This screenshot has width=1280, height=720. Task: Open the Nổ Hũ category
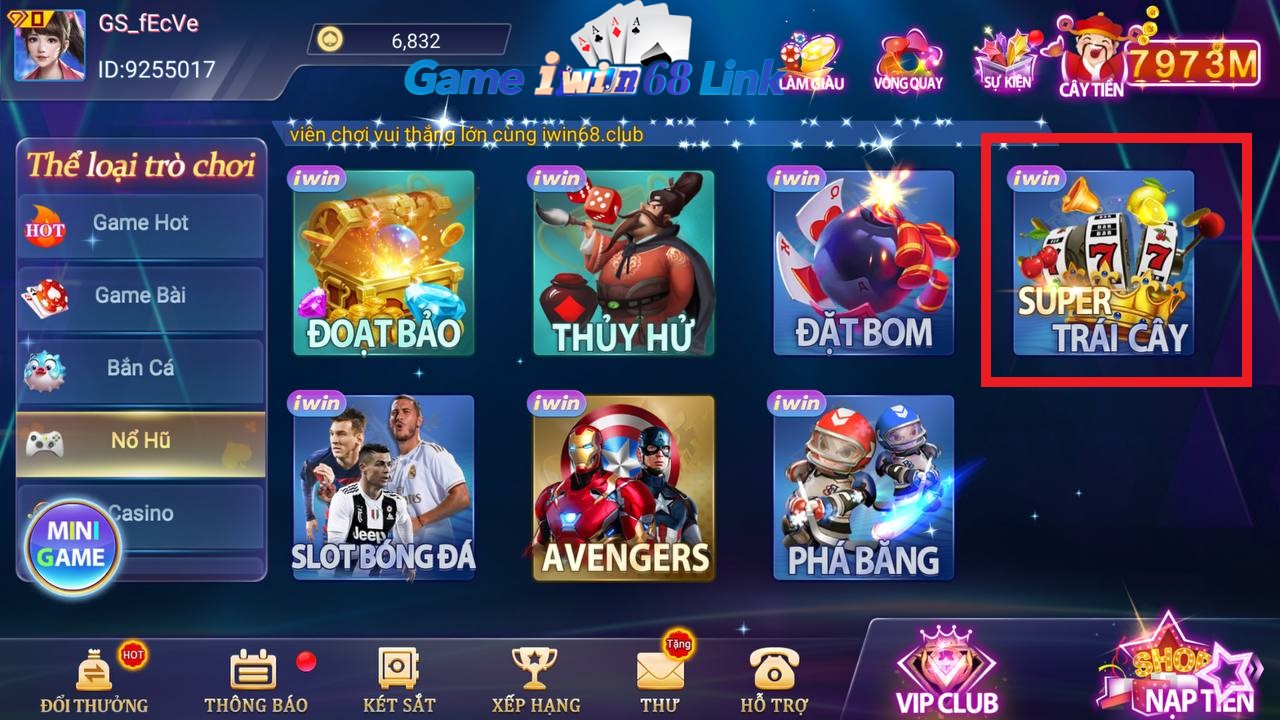coord(140,441)
